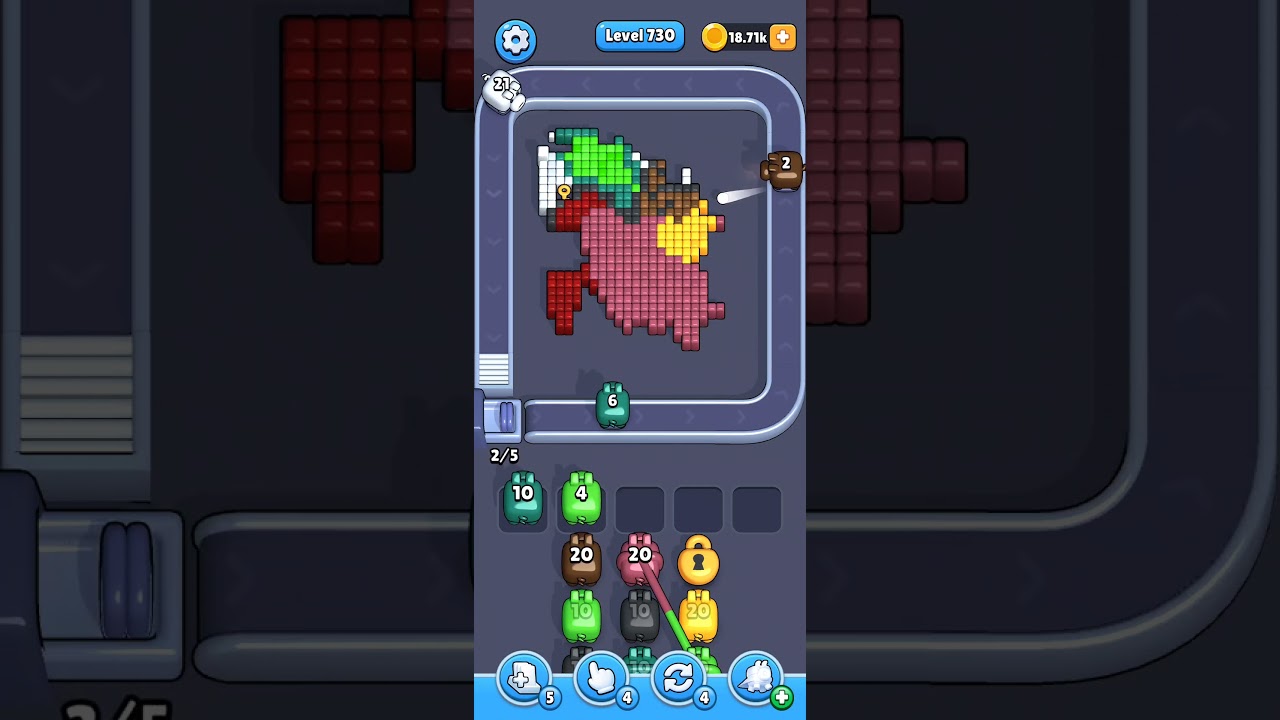Use the hand tap power-up showing 4

coord(600,681)
